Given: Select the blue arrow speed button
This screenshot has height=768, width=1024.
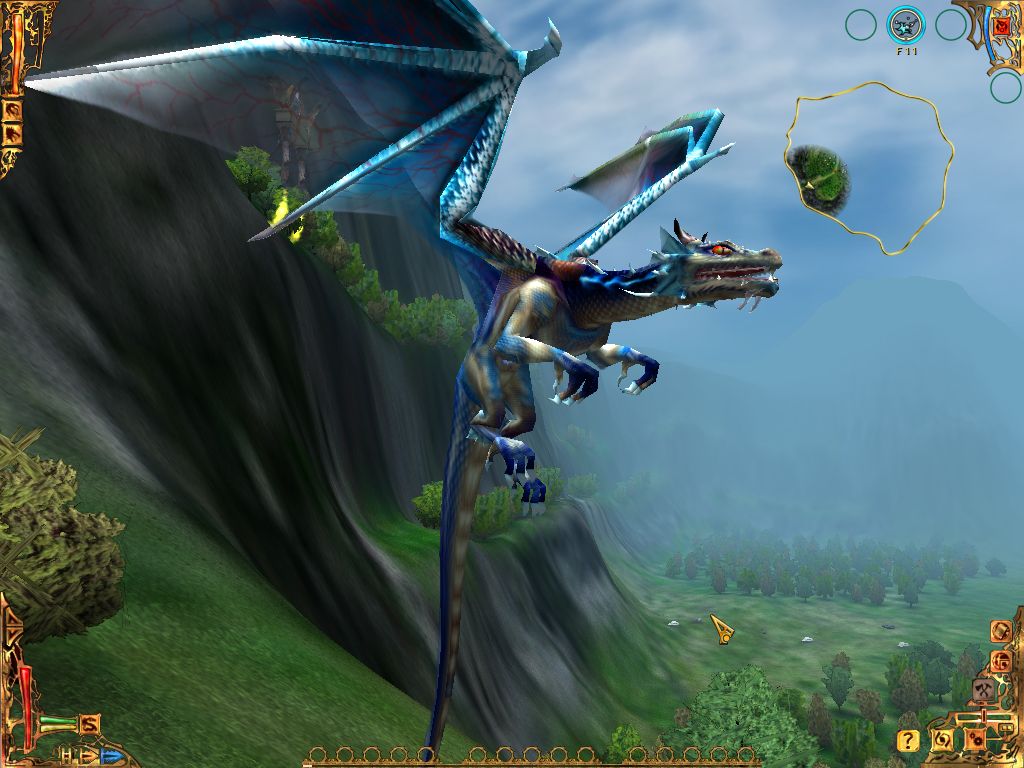Looking at the screenshot, I should pyautogui.click(x=110, y=755).
